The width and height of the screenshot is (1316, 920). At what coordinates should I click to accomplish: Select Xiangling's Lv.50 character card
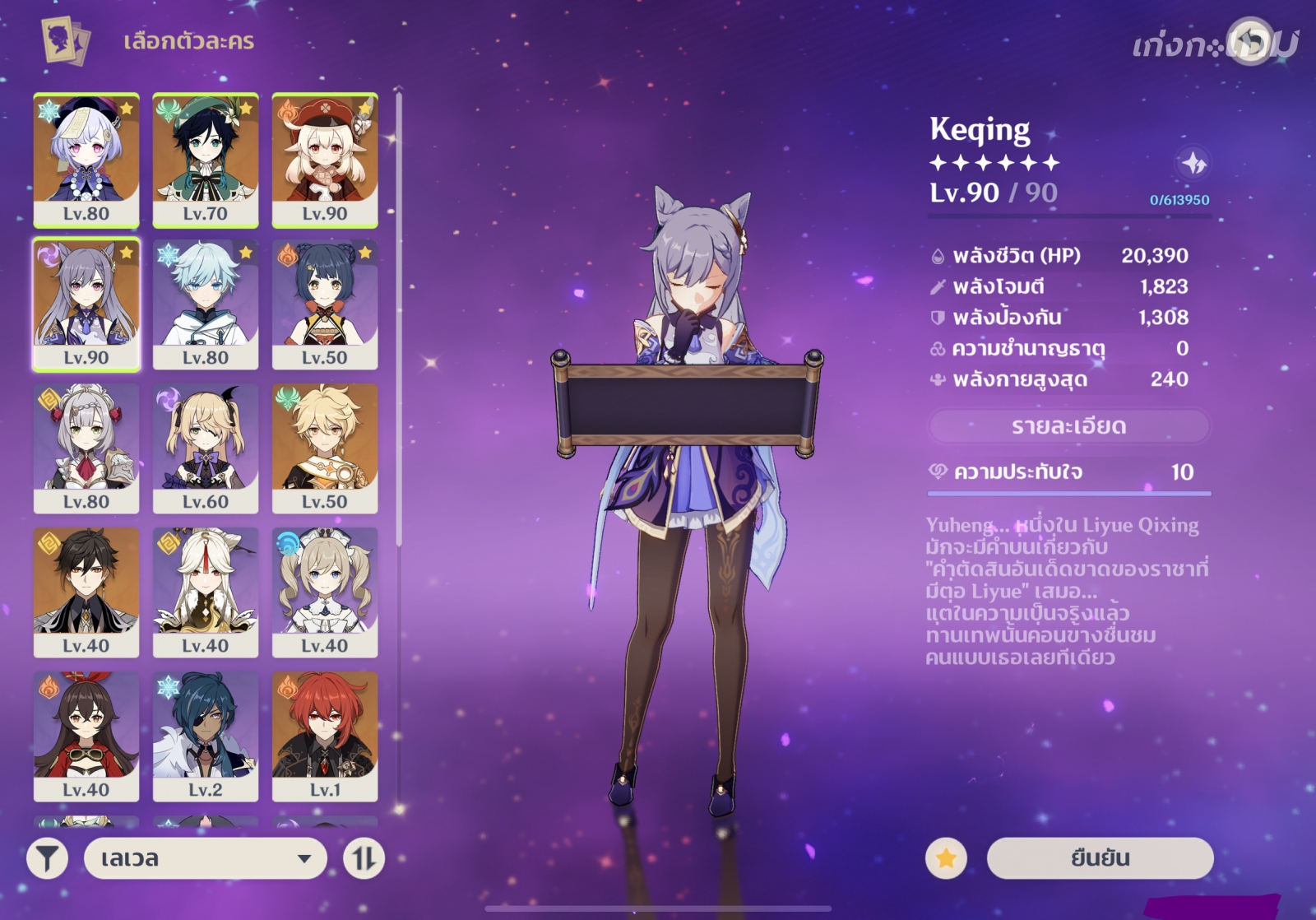(325, 304)
